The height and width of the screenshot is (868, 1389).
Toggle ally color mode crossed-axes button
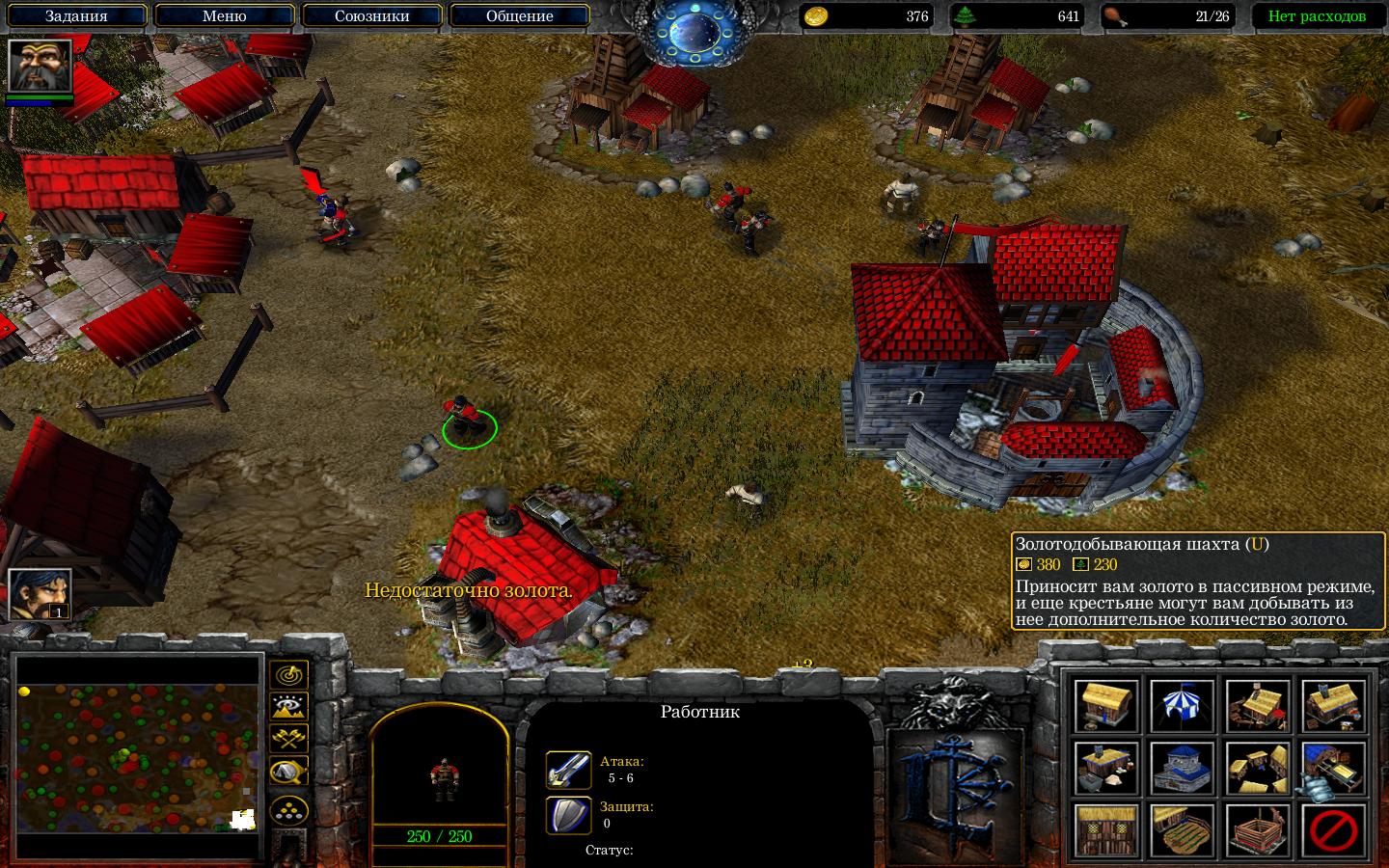(x=288, y=739)
